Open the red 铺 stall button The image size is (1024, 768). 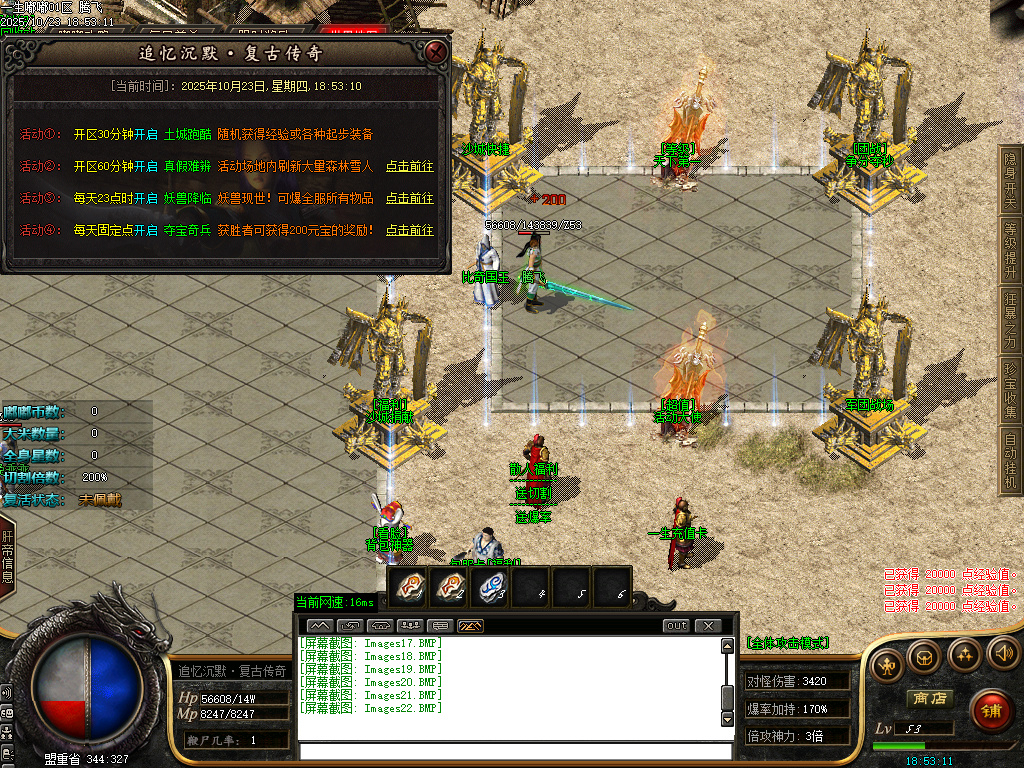991,711
